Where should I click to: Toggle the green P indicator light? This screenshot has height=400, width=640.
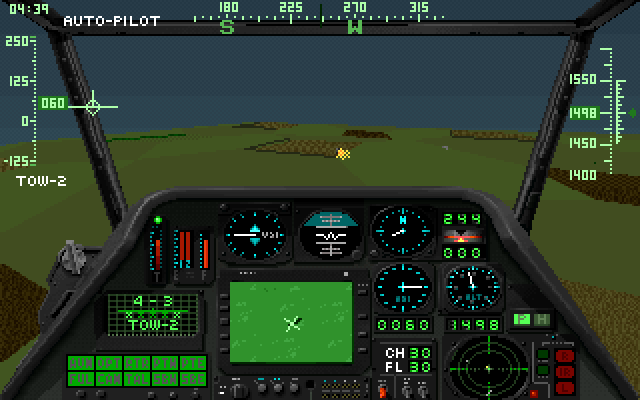click(521, 319)
